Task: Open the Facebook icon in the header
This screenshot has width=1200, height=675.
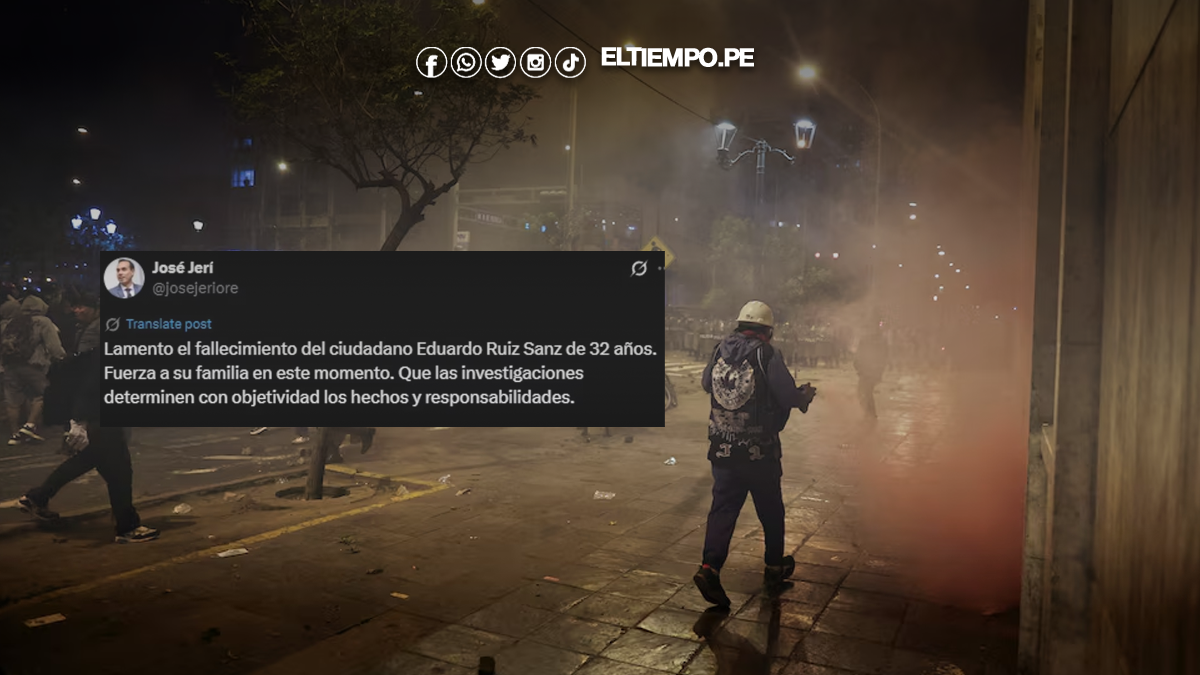Action: 431,63
